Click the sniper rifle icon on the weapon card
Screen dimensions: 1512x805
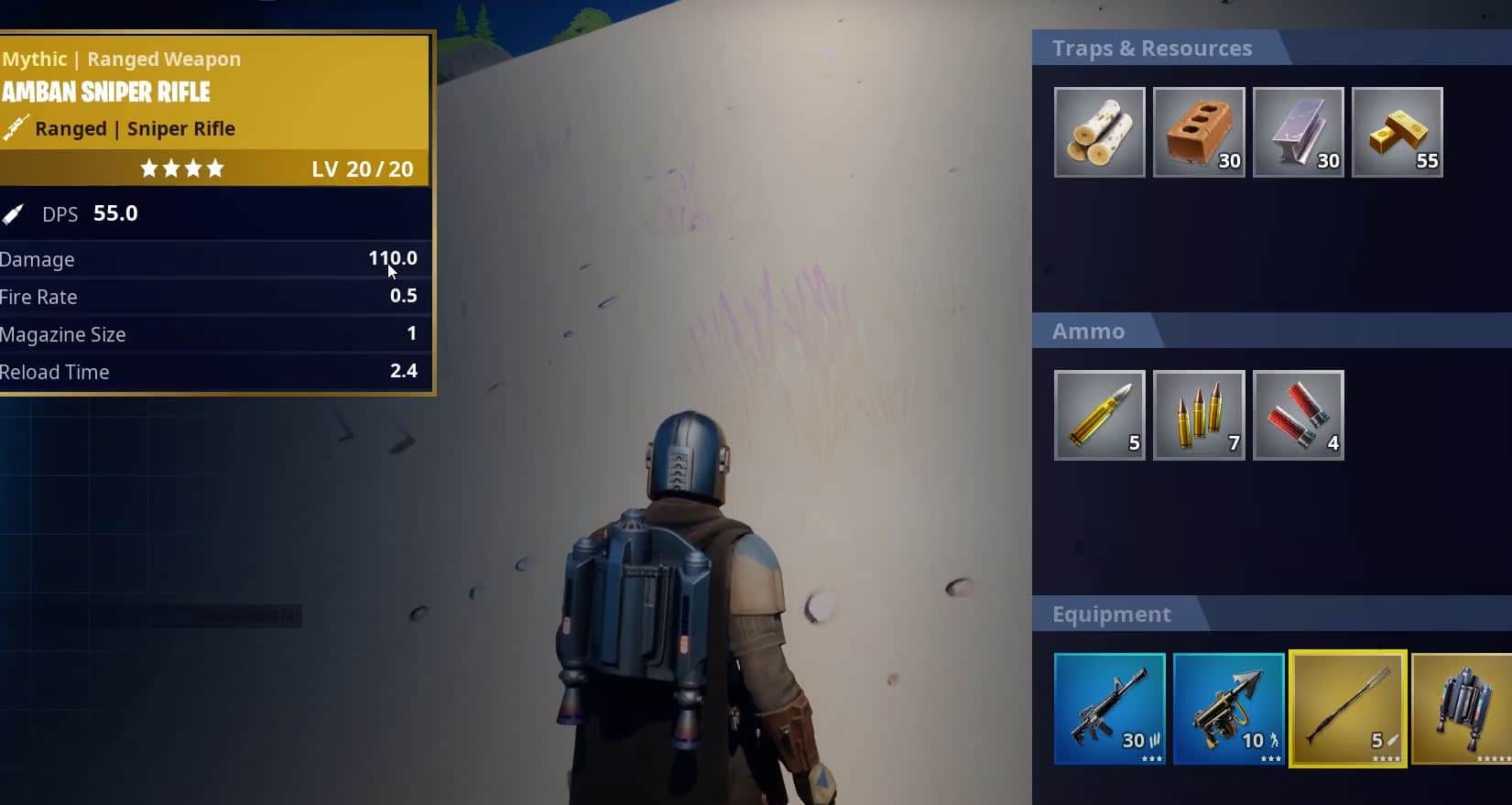click(x=15, y=128)
